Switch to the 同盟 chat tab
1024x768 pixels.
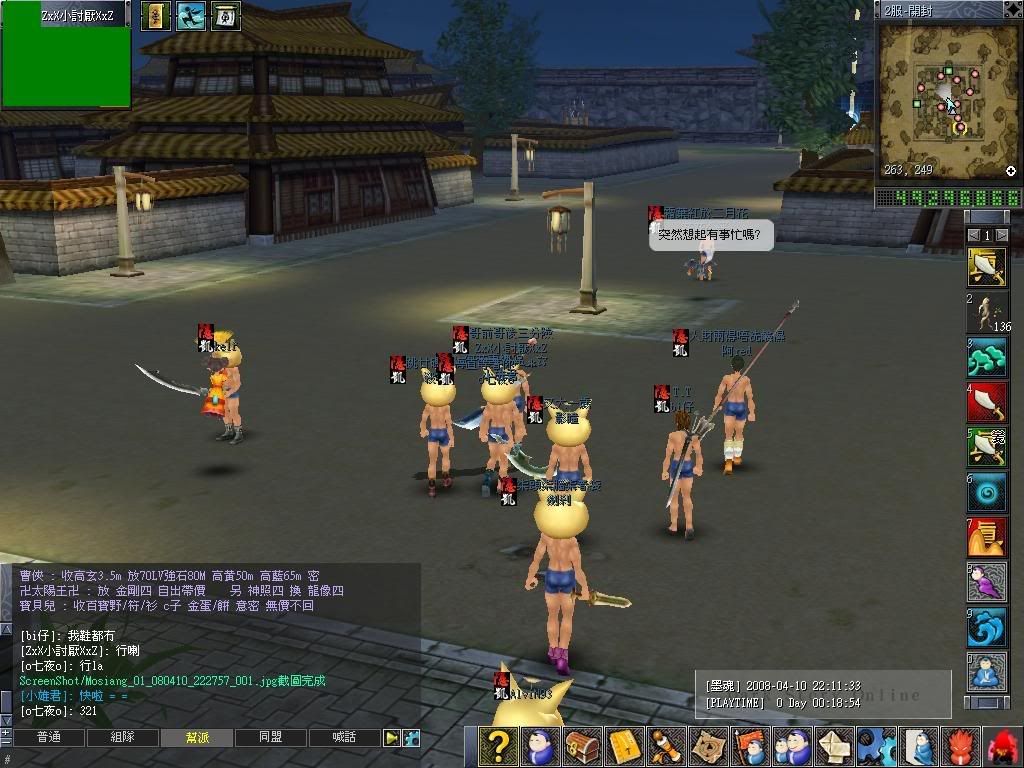coord(270,738)
